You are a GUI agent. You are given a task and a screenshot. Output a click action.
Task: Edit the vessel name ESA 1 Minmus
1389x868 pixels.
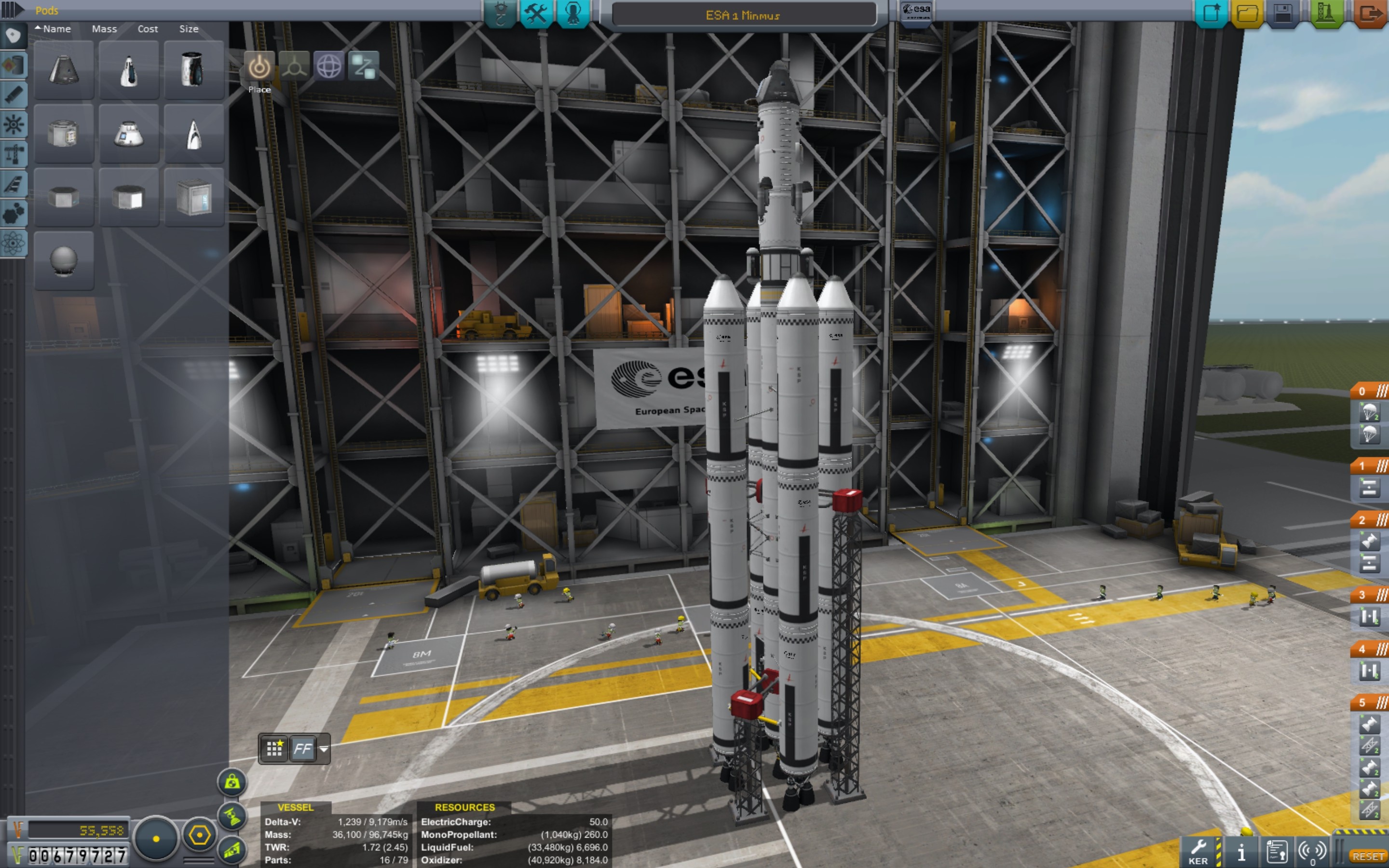click(743, 15)
